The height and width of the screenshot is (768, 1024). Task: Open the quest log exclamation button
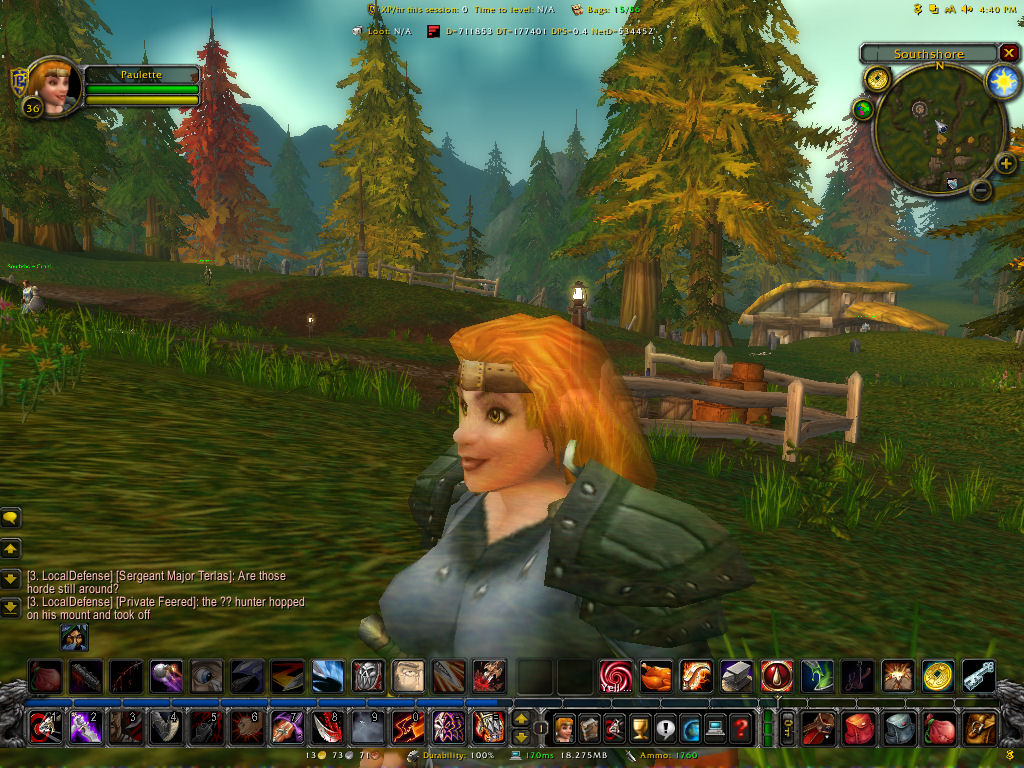[666, 727]
